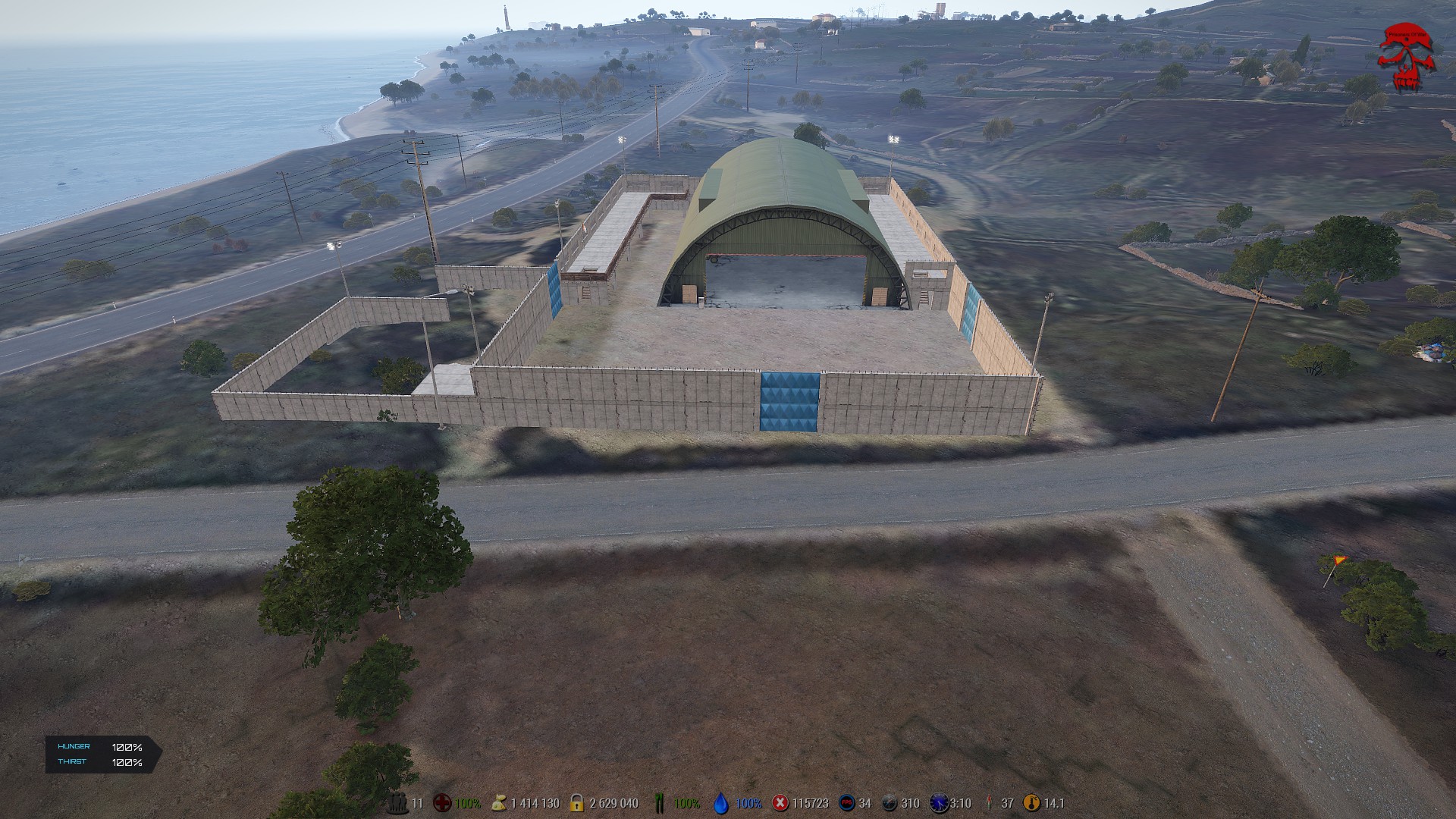Select the FPS counter icon
The height and width of the screenshot is (819, 1456).
846,803
